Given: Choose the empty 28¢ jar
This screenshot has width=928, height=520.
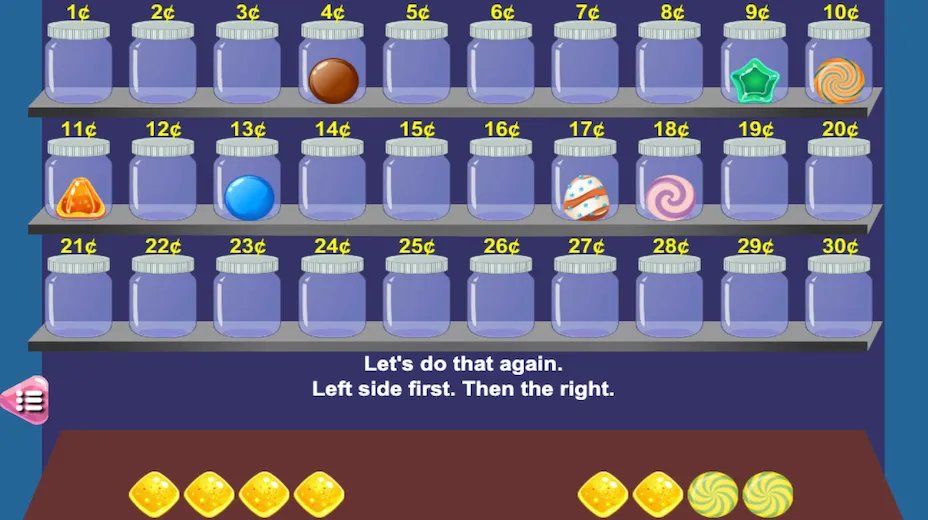Looking at the screenshot, I should (x=670, y=298).
